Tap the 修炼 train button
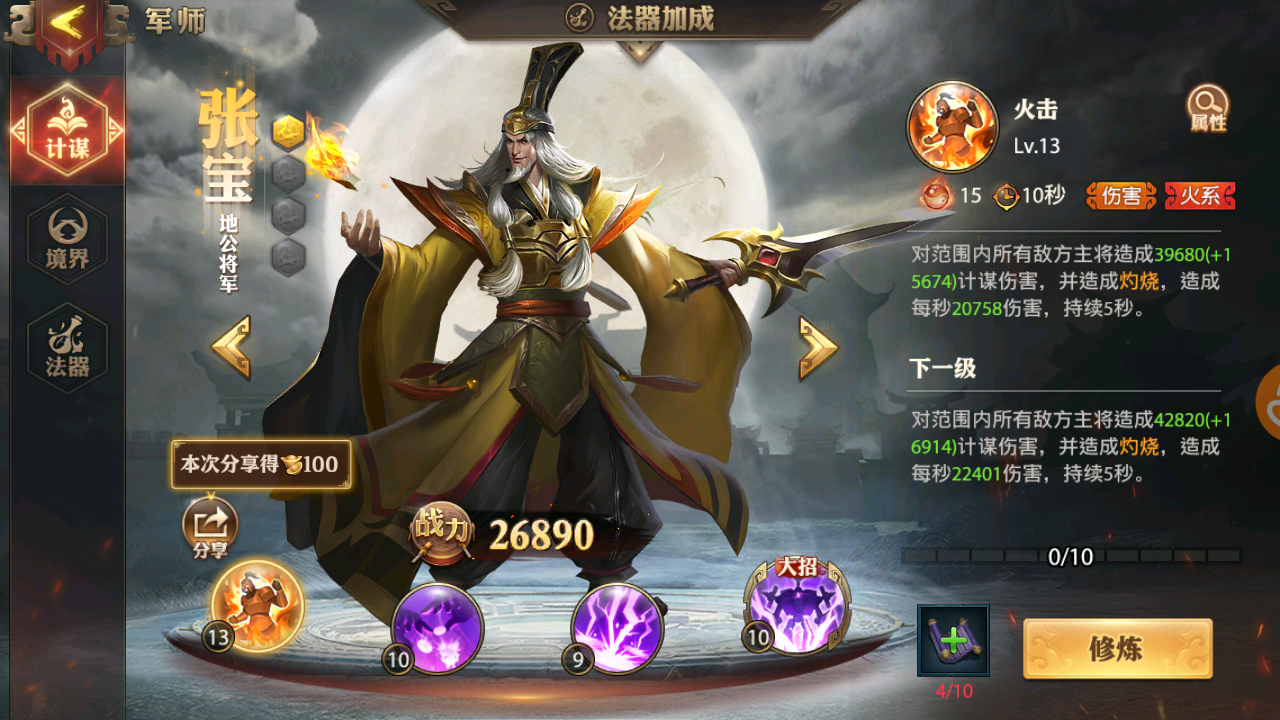 1117,649
